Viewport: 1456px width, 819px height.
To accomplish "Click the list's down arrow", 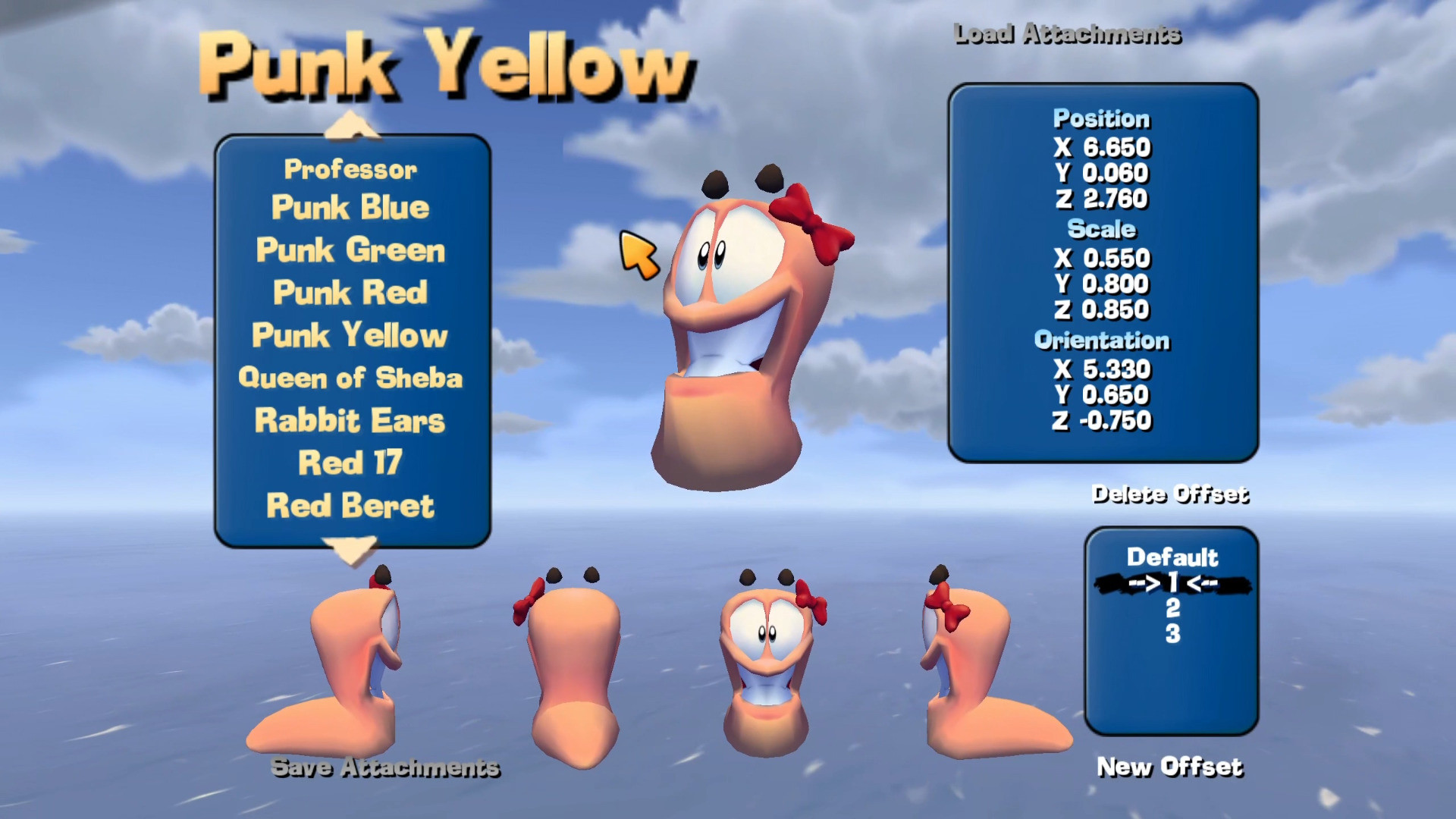I will tap(350, 550).
